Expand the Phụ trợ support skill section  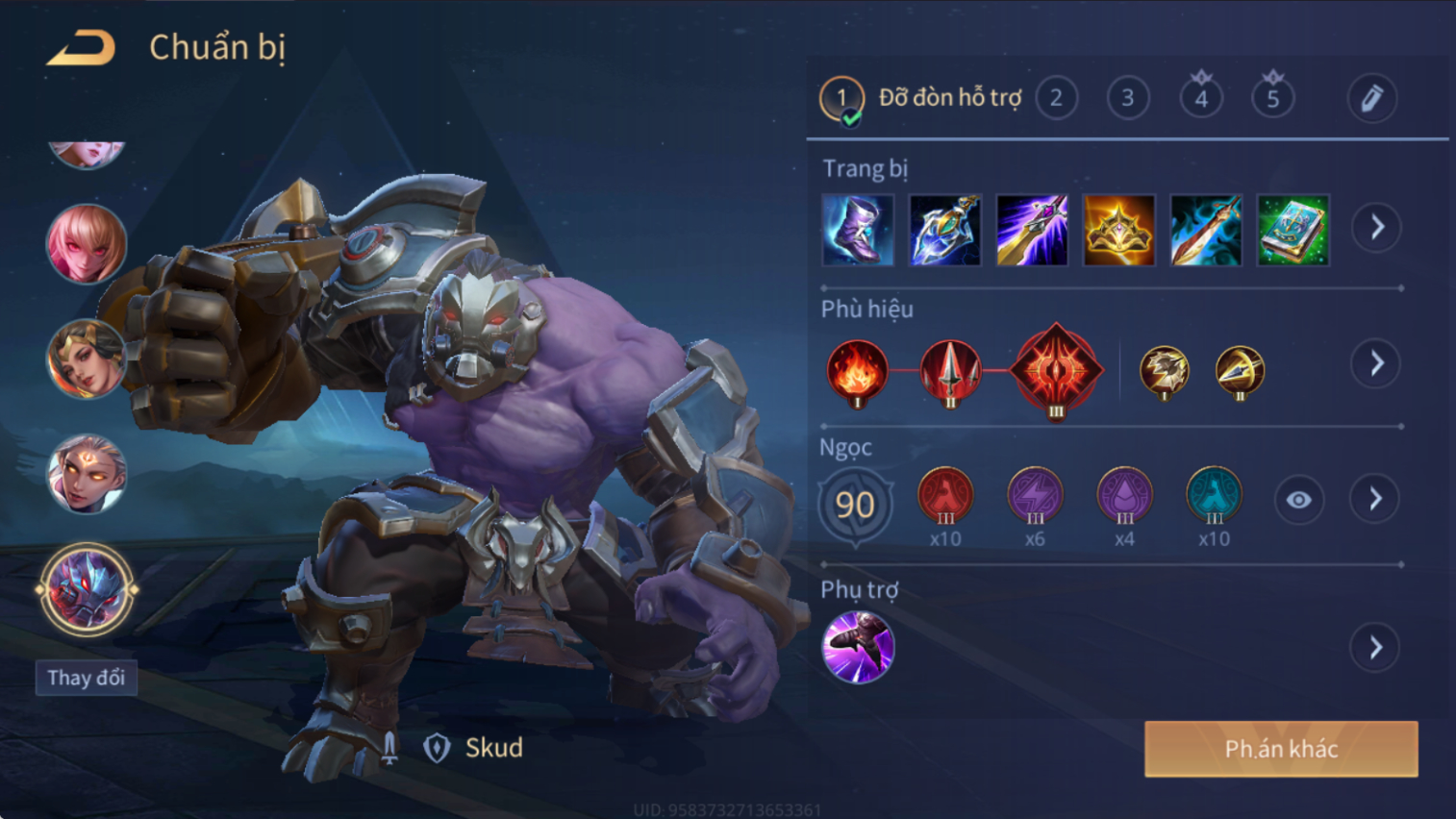(x=1375, y=648)
